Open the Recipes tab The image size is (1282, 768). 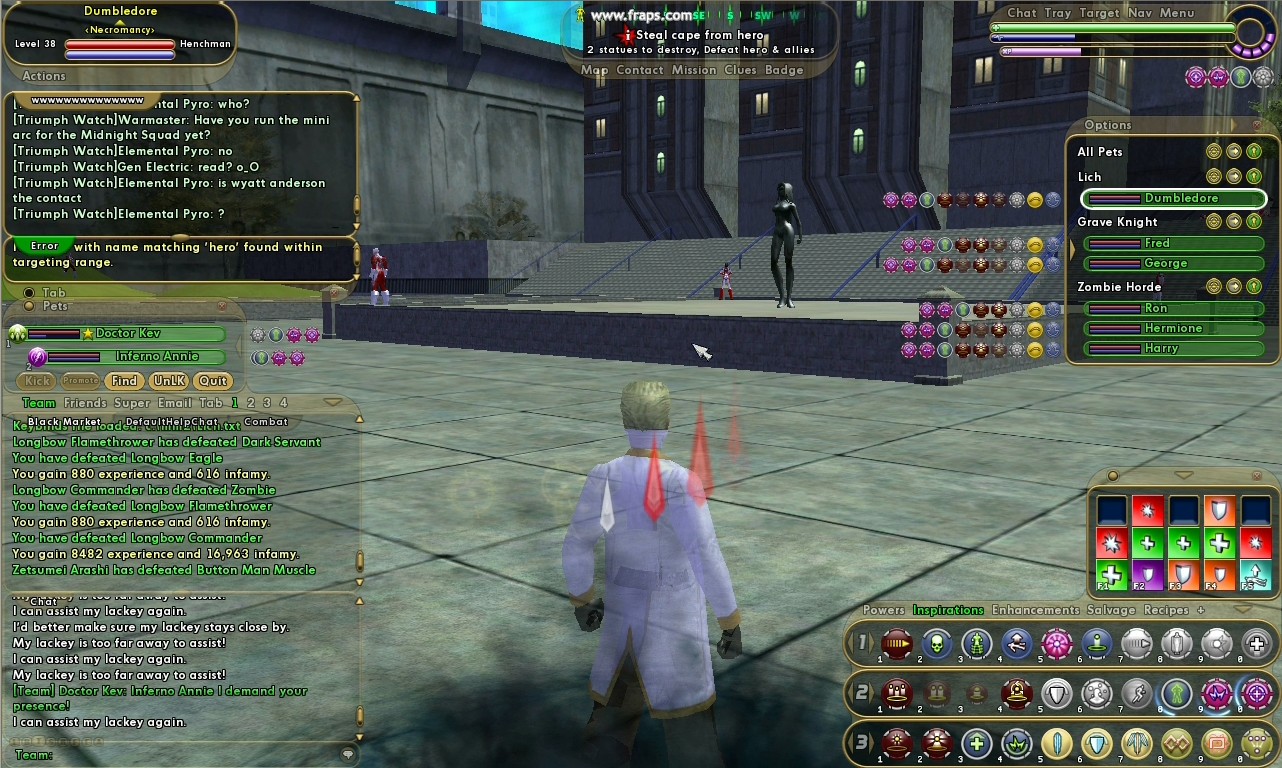point(1166,610)
